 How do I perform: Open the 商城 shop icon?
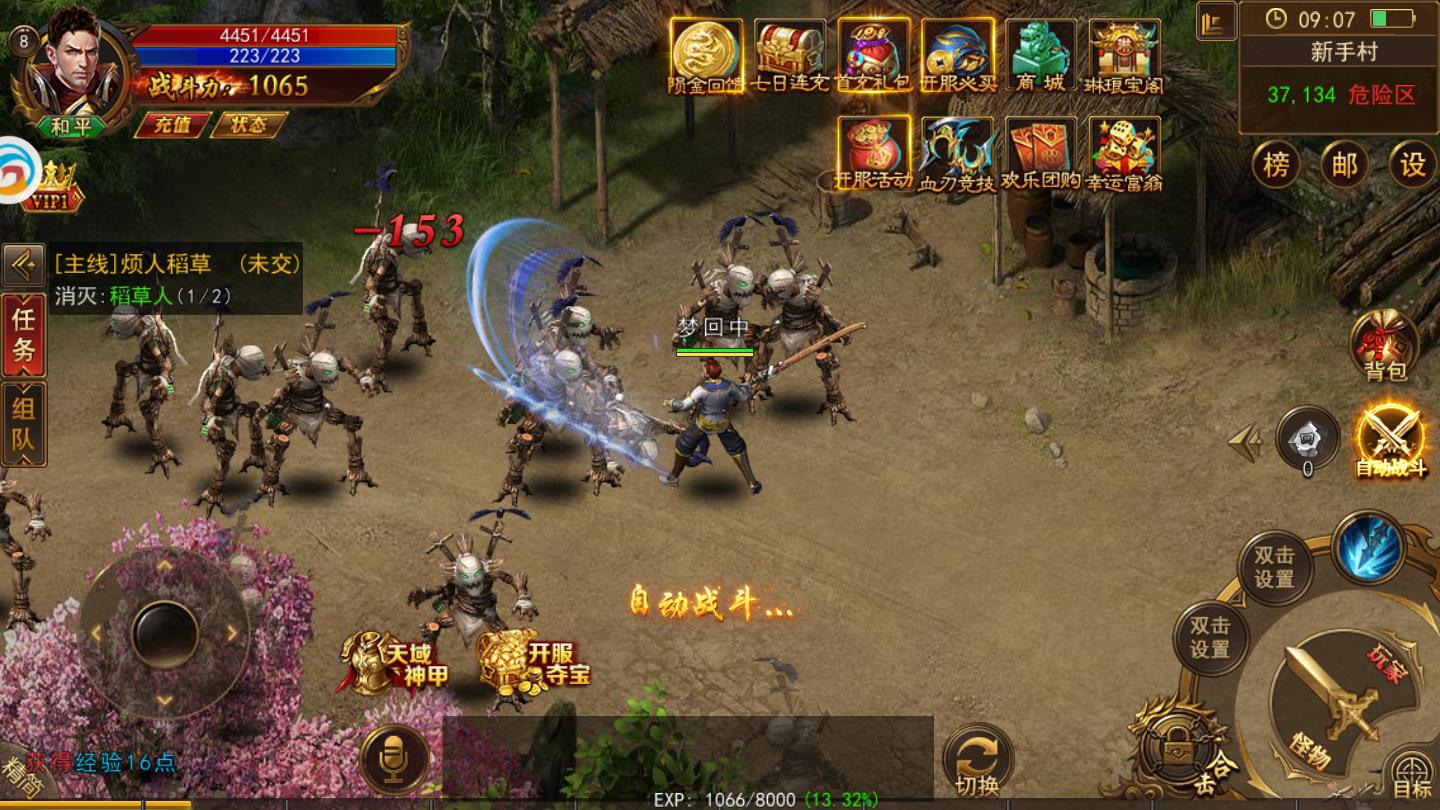click(x=1040, y=56)
